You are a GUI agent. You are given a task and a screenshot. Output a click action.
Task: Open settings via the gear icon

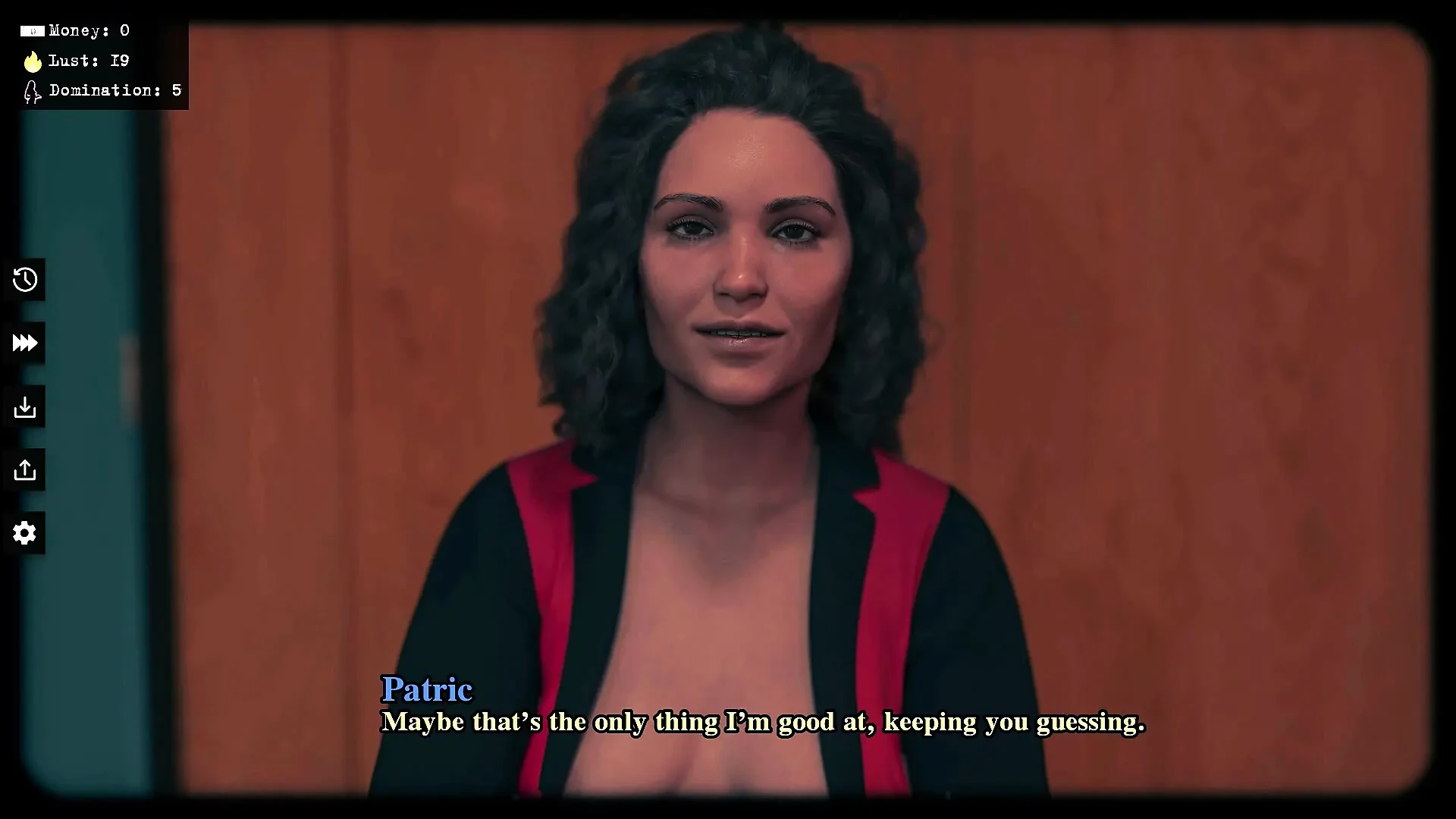click(24, 533)
